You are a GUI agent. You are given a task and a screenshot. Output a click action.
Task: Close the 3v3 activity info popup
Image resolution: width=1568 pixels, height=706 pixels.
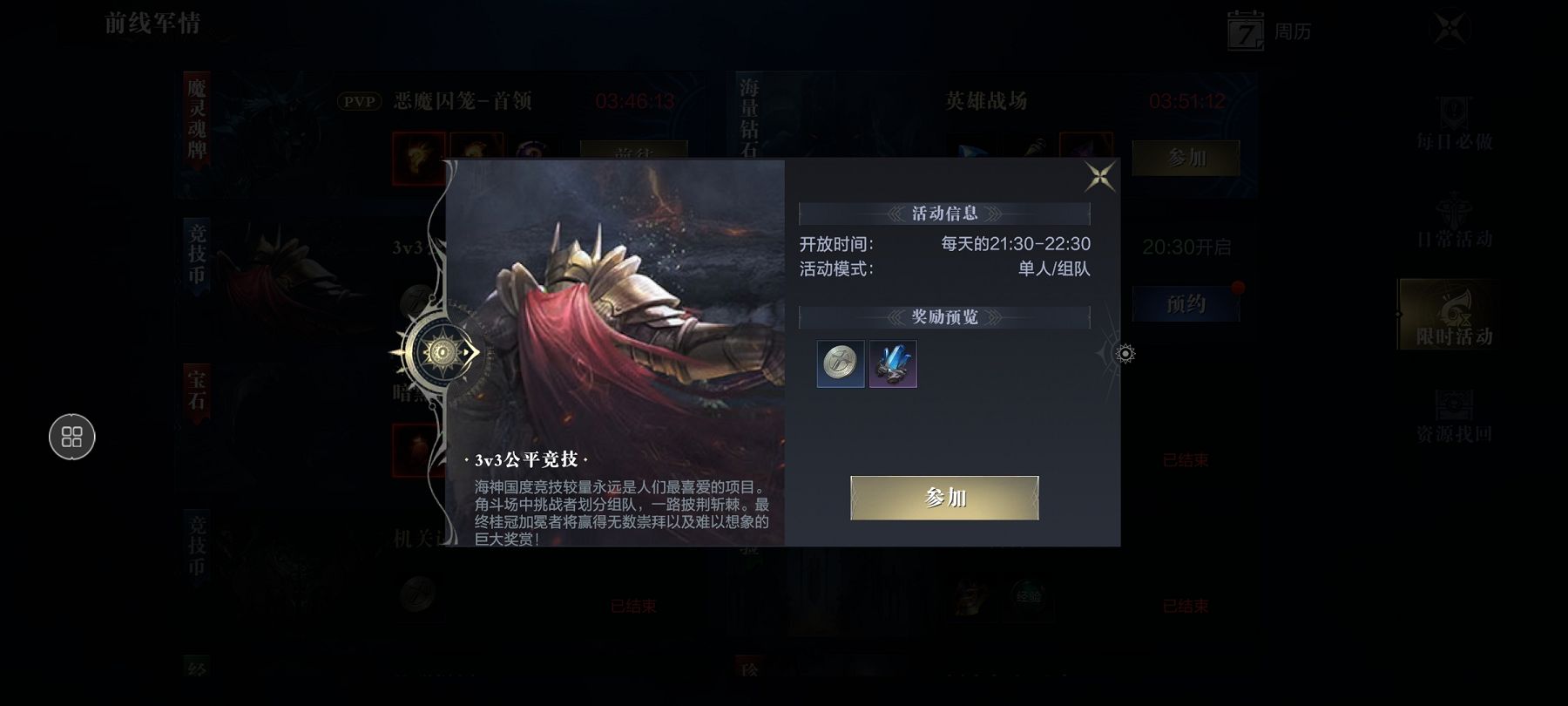1099,177
